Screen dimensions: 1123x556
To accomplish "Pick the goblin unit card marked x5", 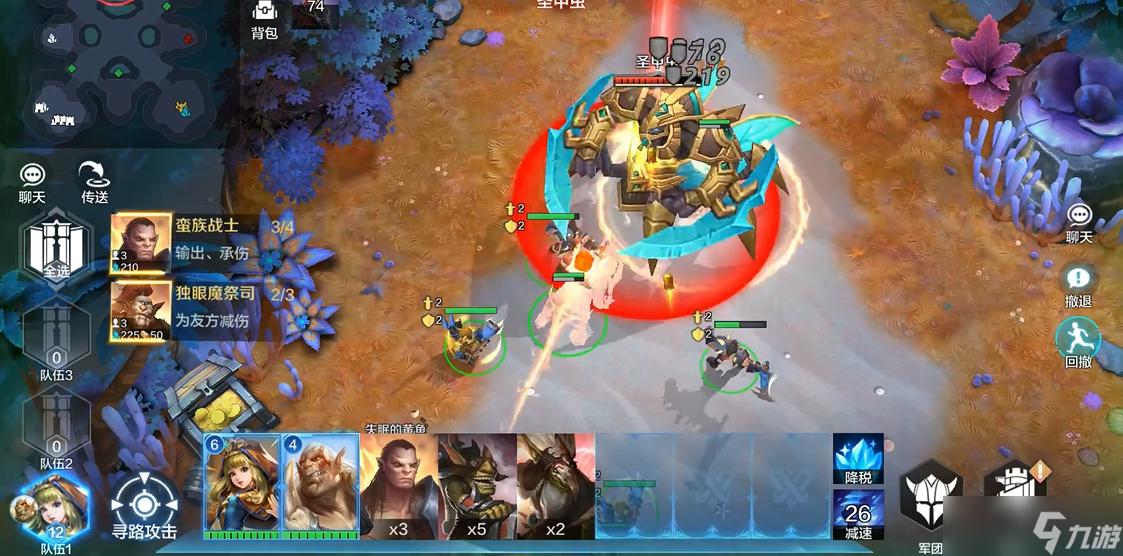I will tap(477, 487).
